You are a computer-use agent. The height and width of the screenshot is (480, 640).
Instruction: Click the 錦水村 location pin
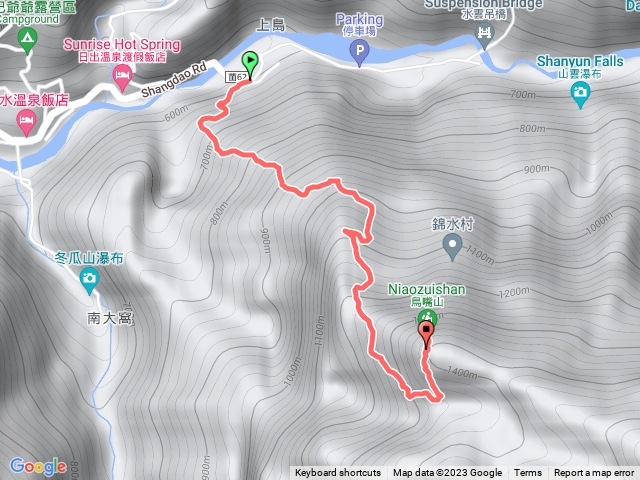pyautogui.click(x=451, y=244)
